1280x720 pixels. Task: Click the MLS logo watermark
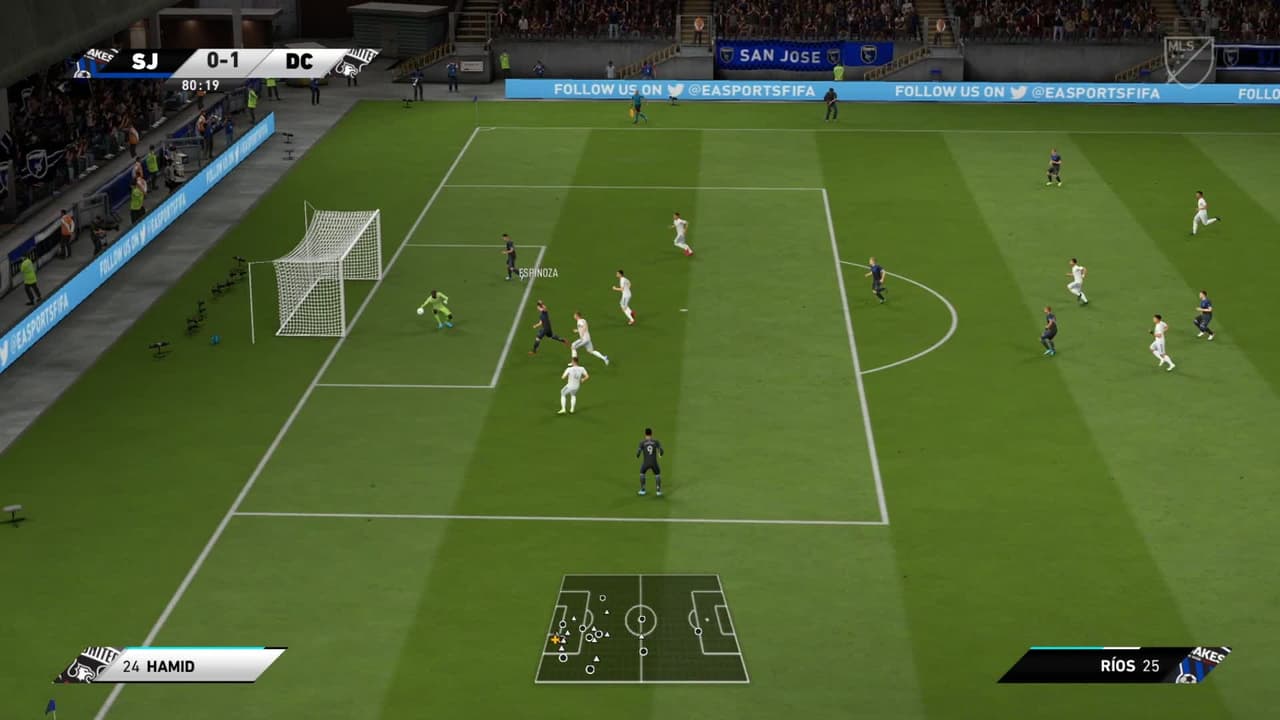coord(1188,61)
